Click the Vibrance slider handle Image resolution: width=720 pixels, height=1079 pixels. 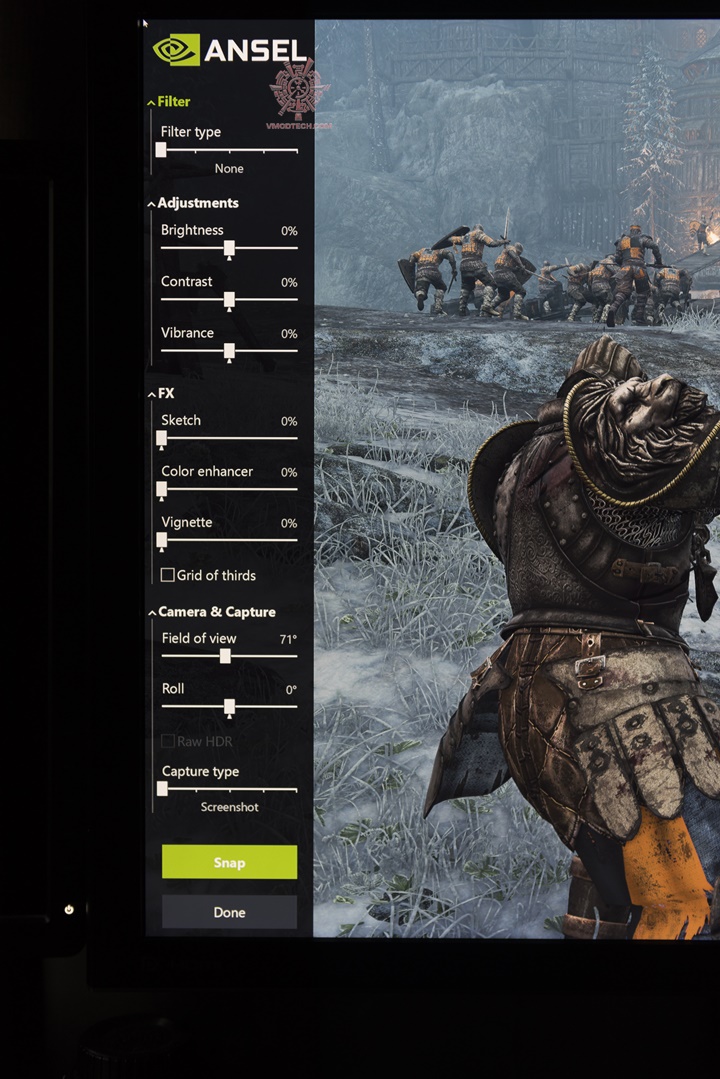pyautogui.click(x=229, y=350)
